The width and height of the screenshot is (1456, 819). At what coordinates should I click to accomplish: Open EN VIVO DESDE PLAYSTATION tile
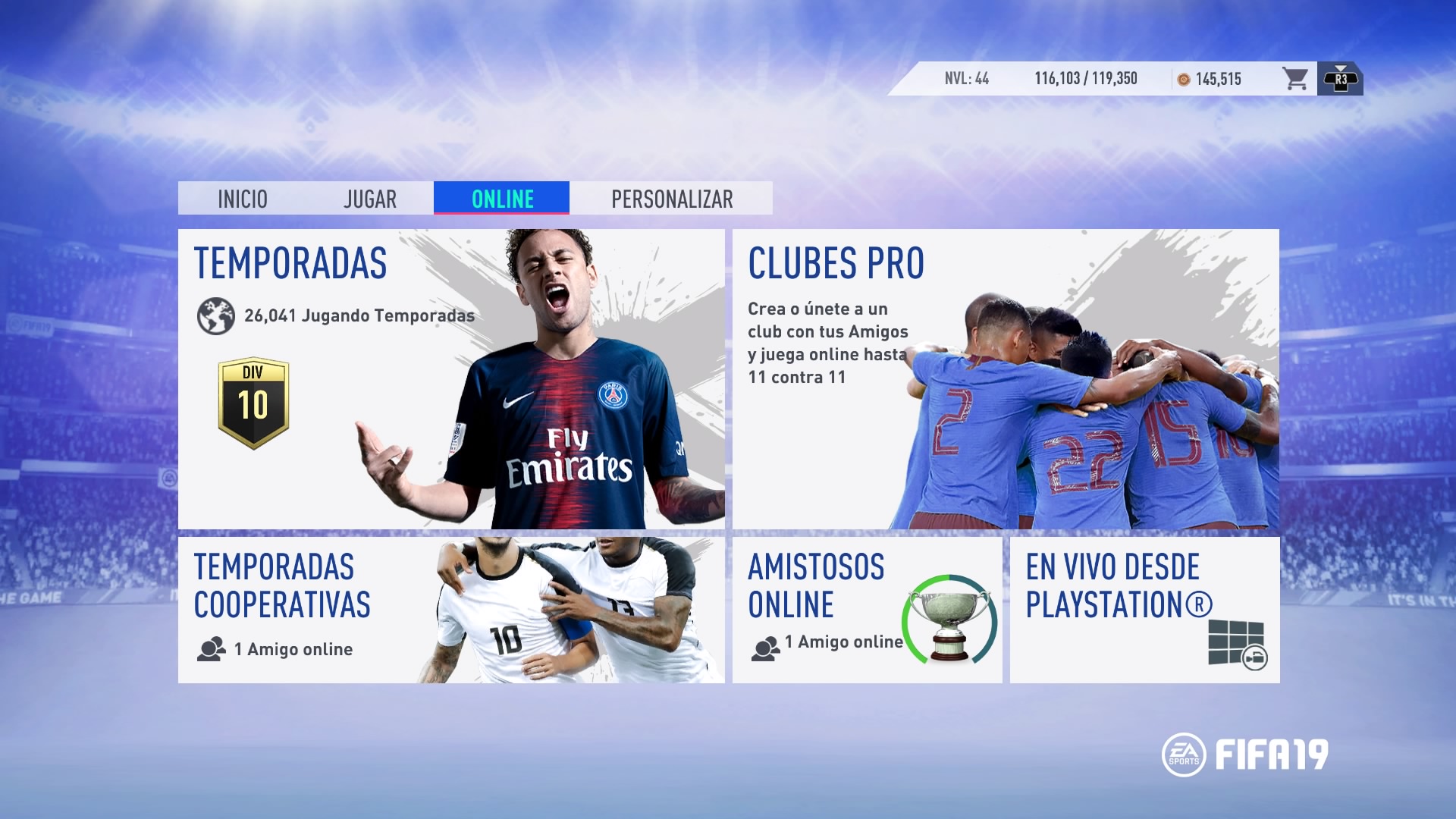click(1144, 610)
